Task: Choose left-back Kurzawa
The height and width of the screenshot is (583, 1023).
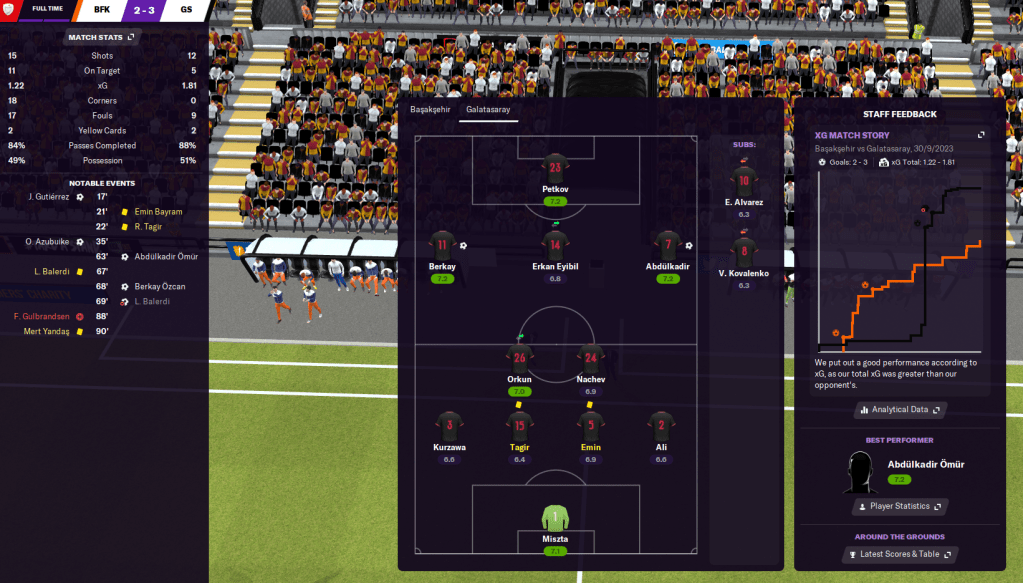Action: tap(449, 426)
